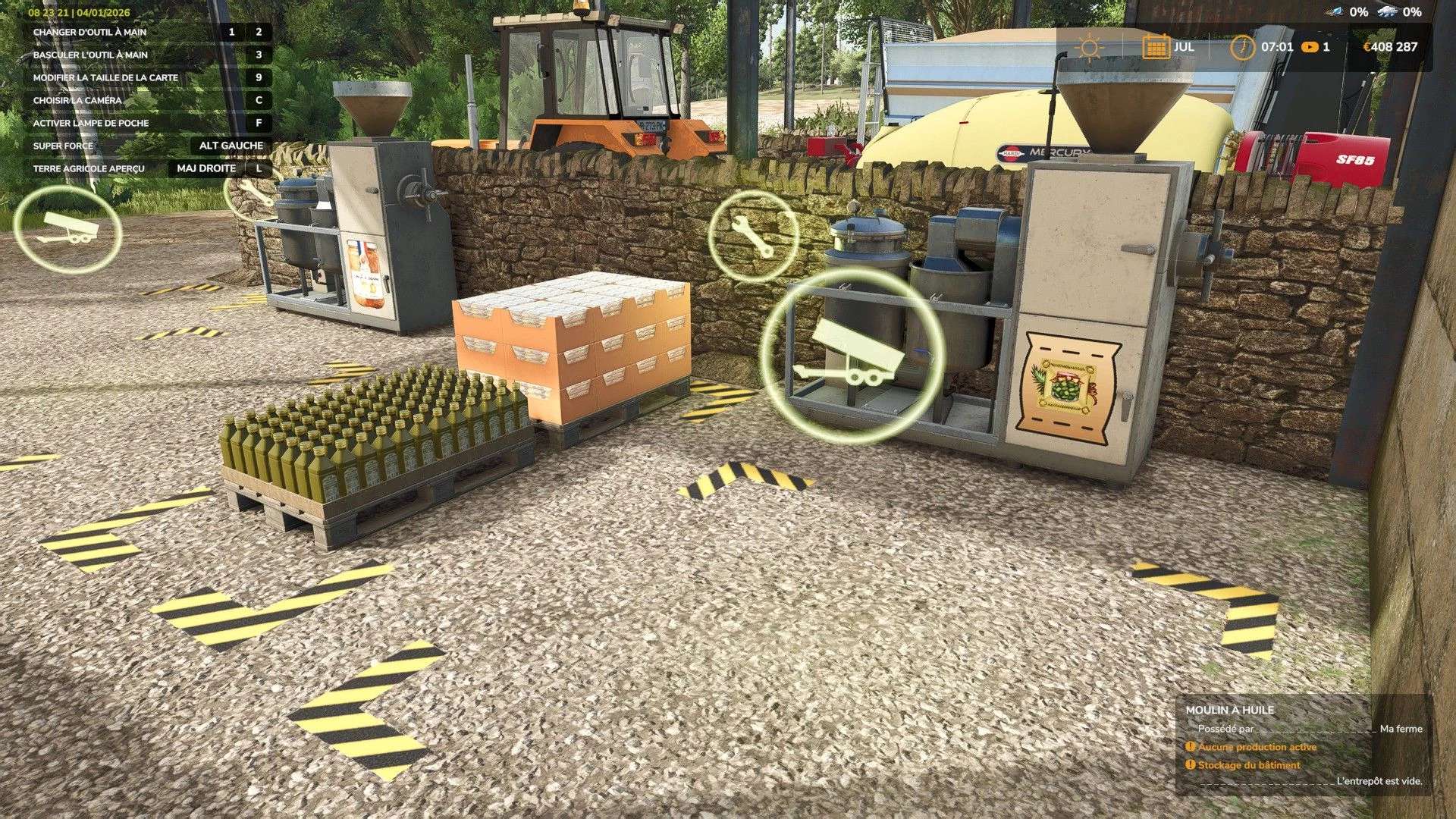Click the wrench configuration marker on the stone wall
This screenshot has height=819, width=1456.
(754, 237)
